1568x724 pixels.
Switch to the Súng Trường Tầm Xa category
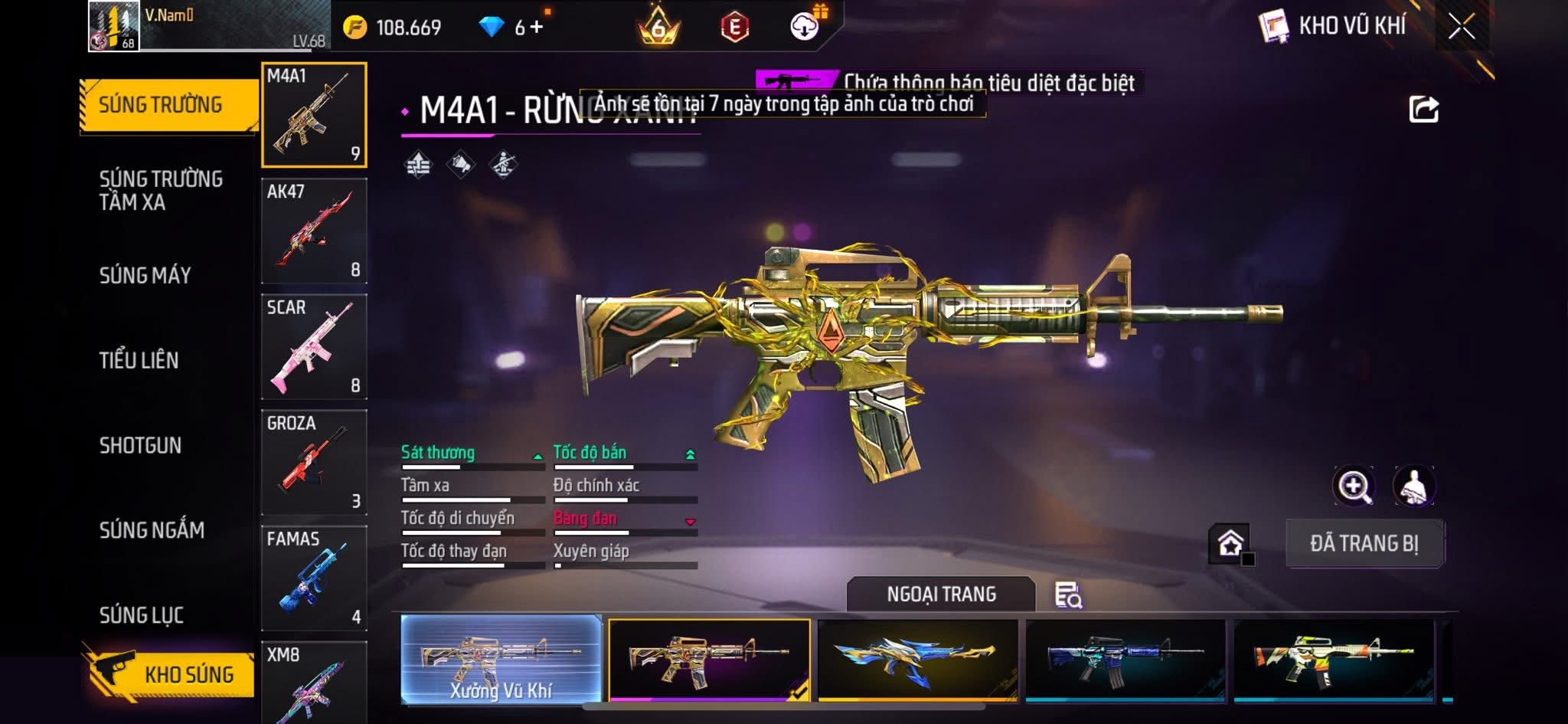pyautogui.click(x=161, y=190)
